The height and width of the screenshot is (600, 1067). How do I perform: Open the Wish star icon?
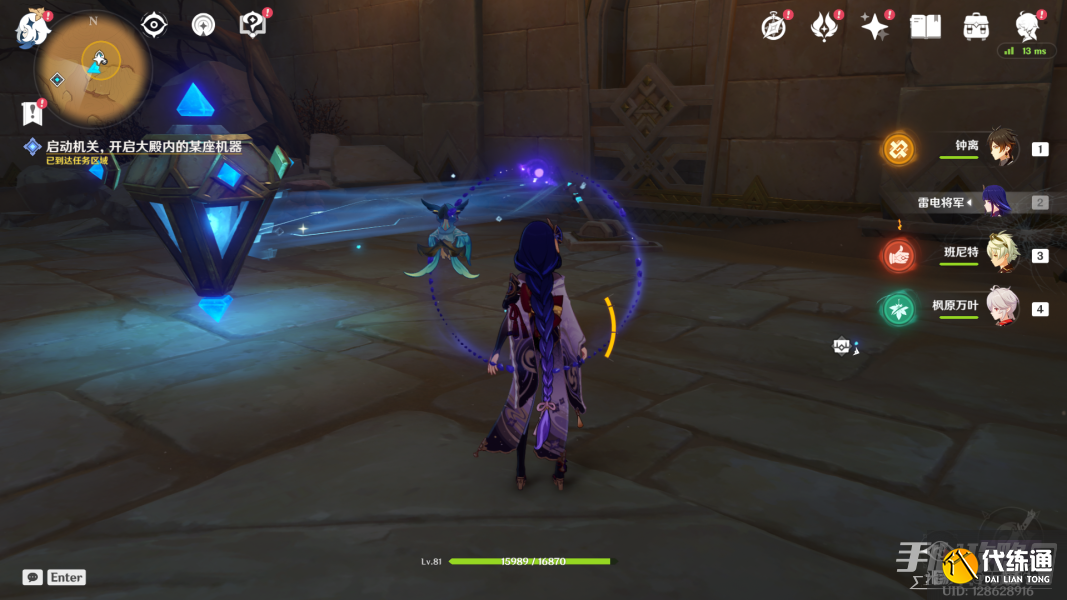(875, 27)
